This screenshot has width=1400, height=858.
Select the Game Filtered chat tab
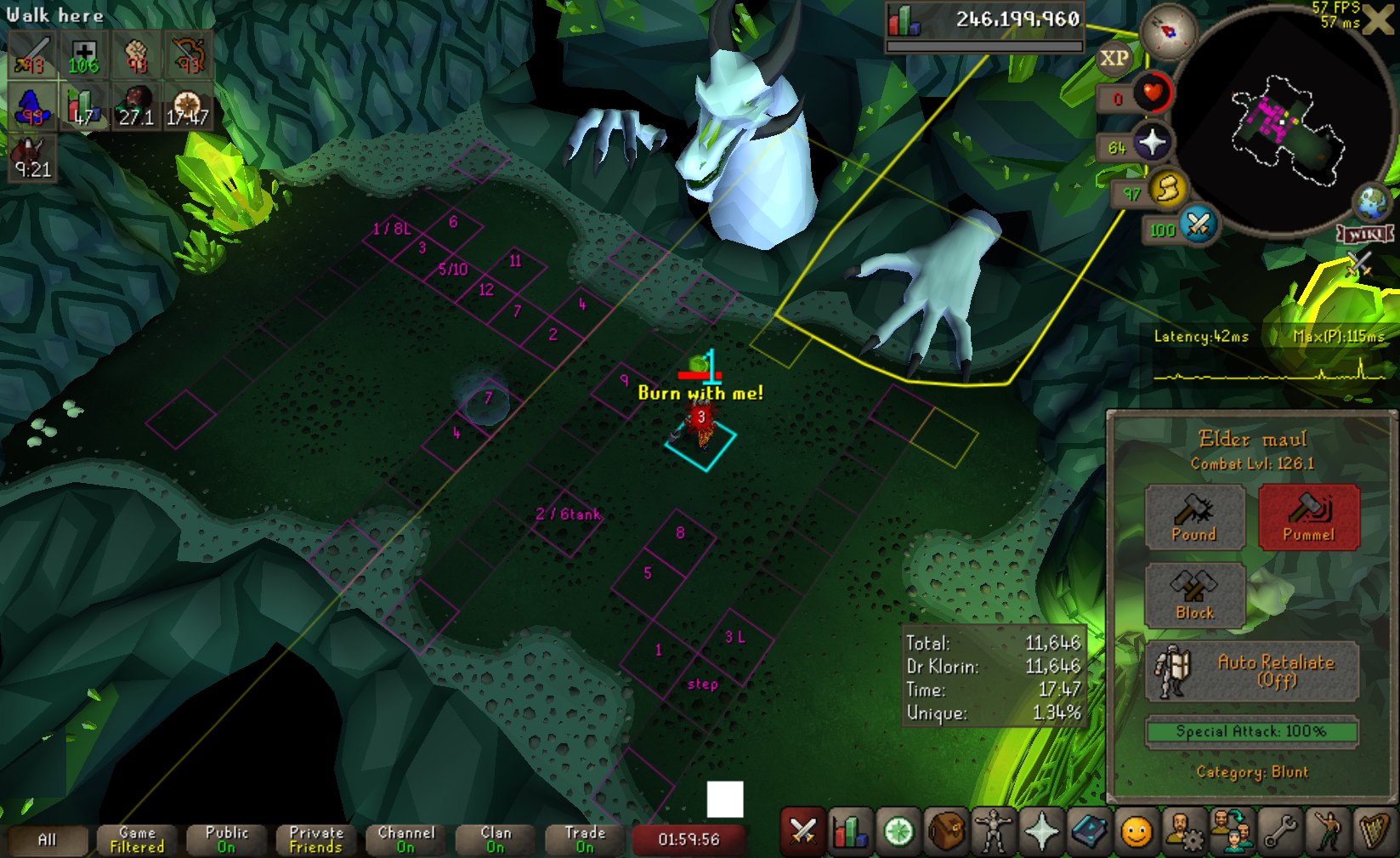click(x=137, y=840)
